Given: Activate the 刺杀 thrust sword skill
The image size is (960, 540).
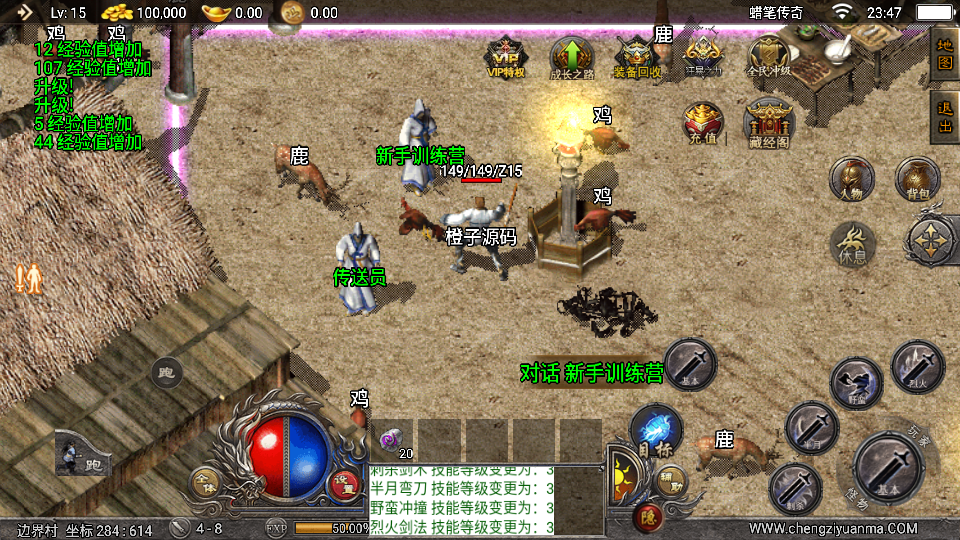Looking at the screenshot, I should pyautogui.click(x=795, y=489).
